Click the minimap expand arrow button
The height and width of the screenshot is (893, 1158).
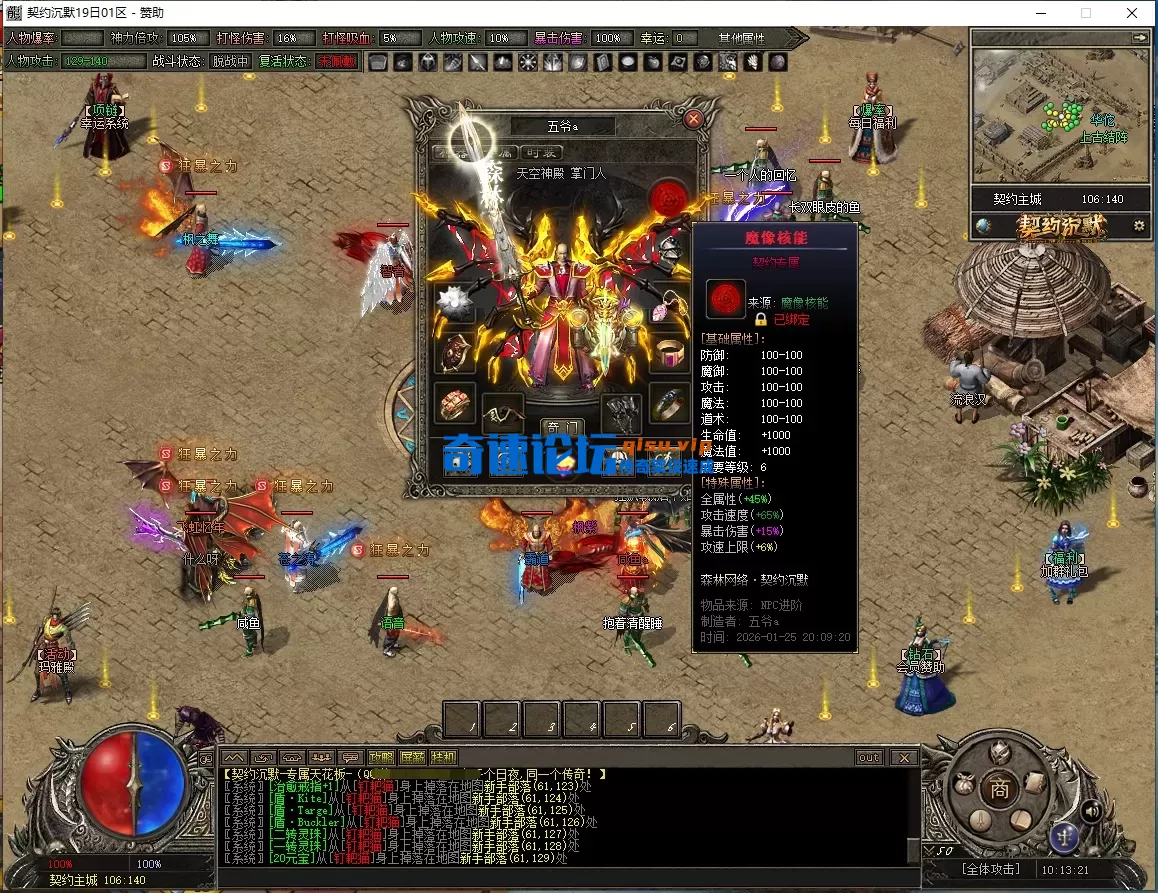tap(1139, 37)
